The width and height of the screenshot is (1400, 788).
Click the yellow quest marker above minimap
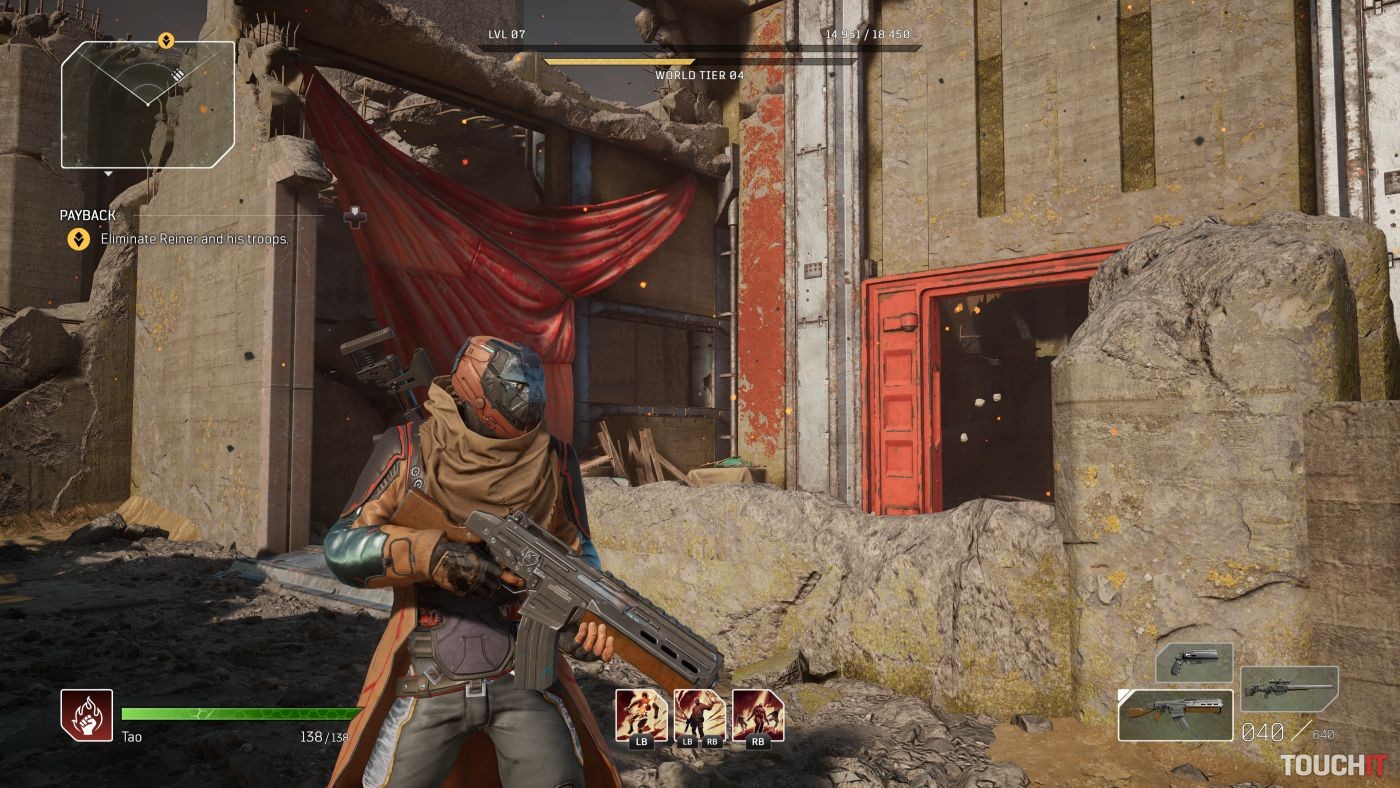167,40
